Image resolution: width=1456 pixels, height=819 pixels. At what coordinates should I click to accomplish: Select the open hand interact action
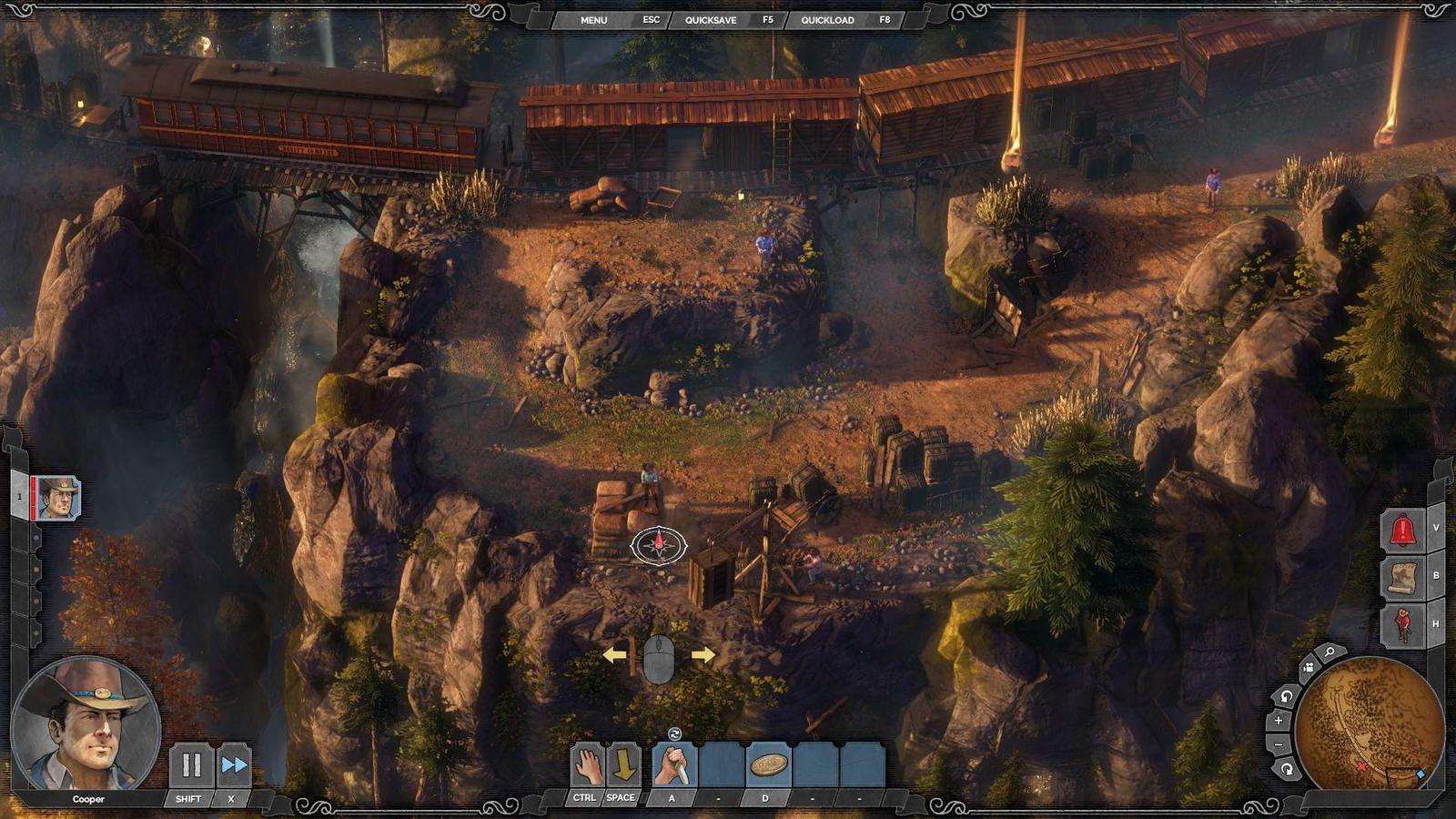pos(588,765)
